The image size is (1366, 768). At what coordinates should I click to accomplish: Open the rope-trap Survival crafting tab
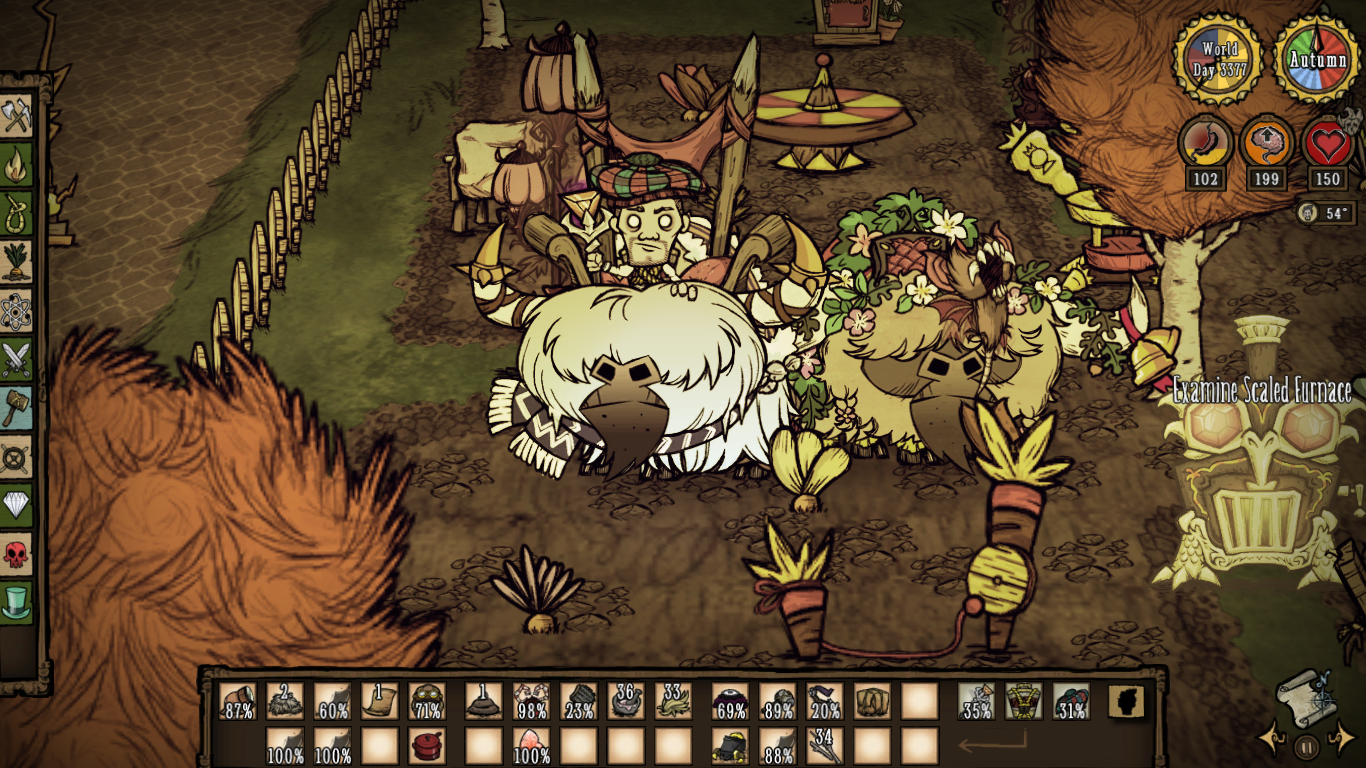pos(17,212)
